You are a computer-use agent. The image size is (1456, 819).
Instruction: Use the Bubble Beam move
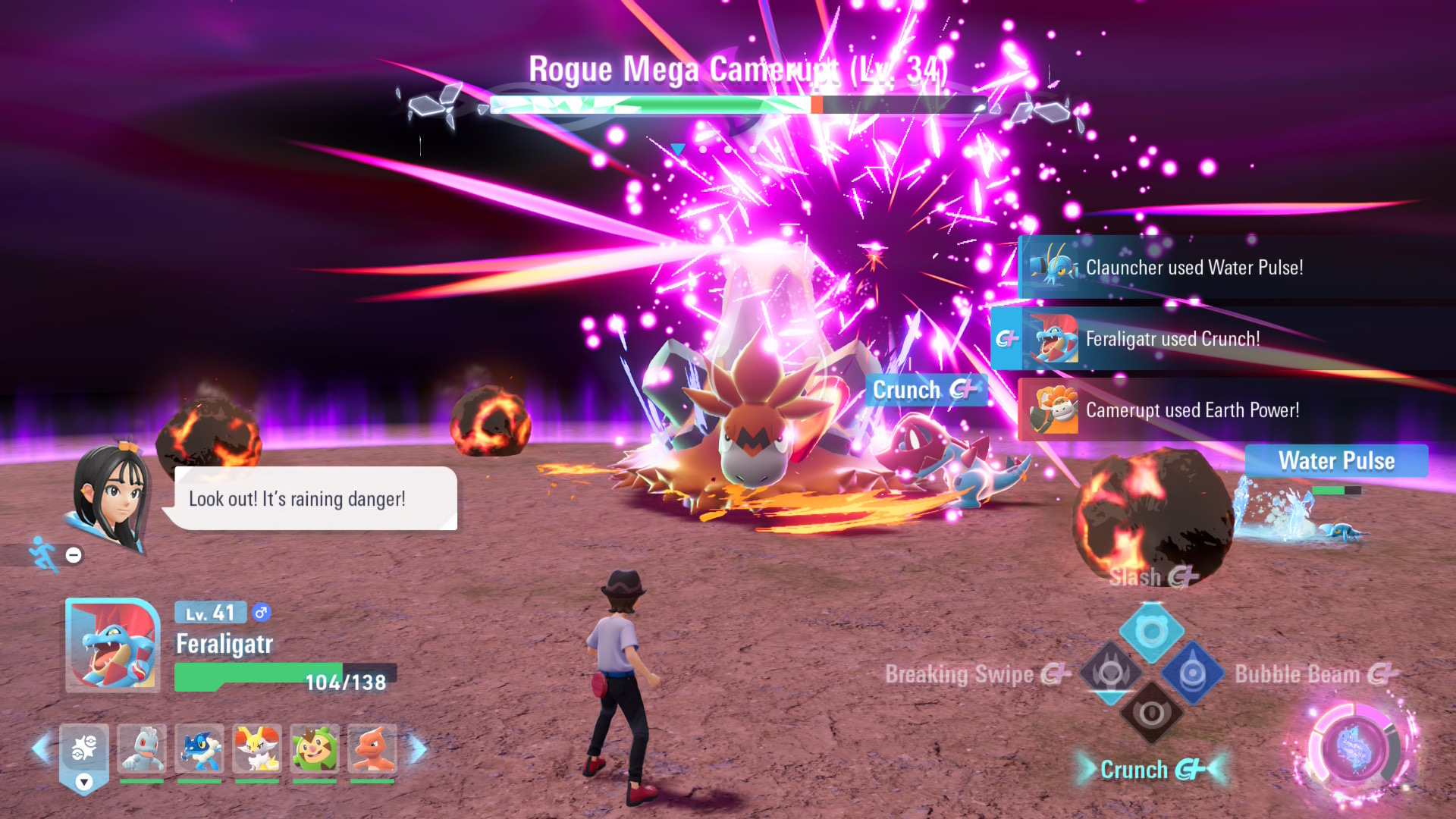1192,673
